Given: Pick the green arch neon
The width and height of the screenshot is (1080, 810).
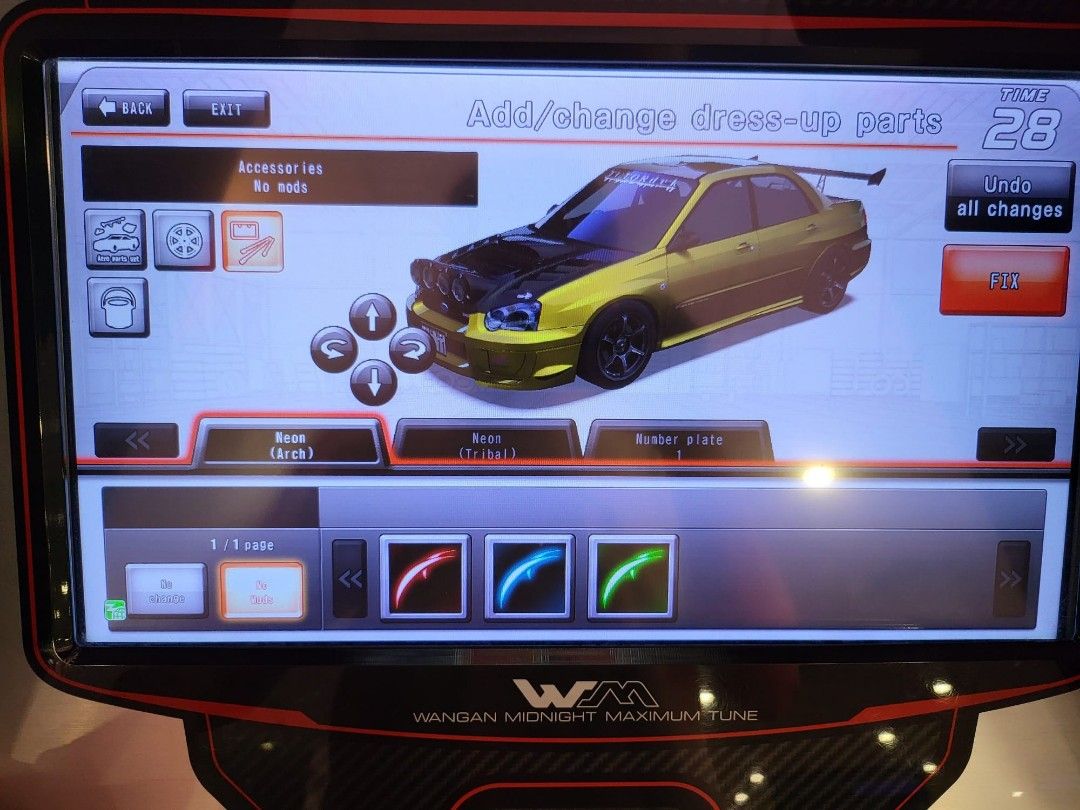Looking at the screenshot, I should pyautogui.click(x=633, y=577).
